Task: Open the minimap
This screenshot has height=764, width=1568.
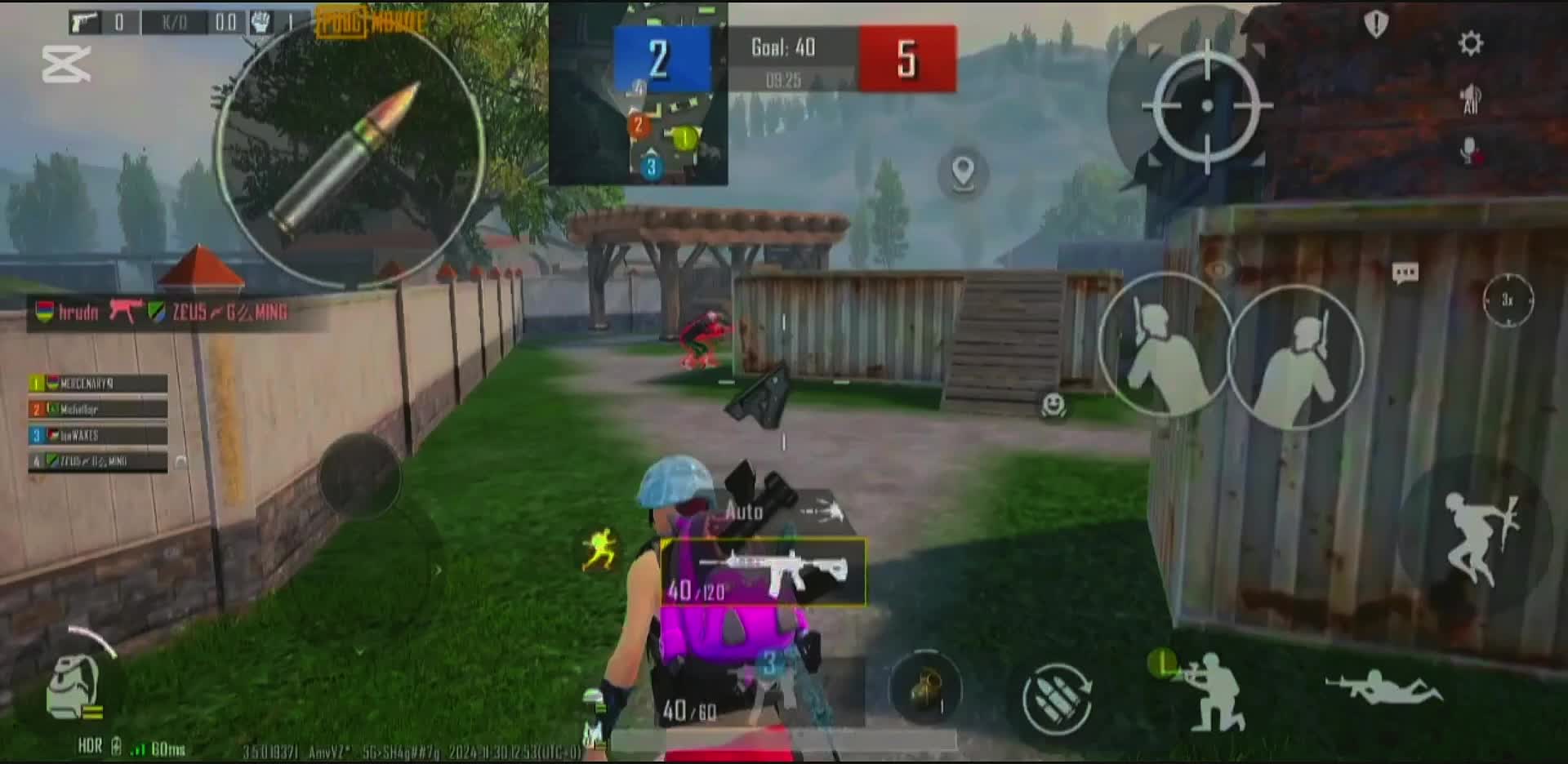Action: coord(638,94)
